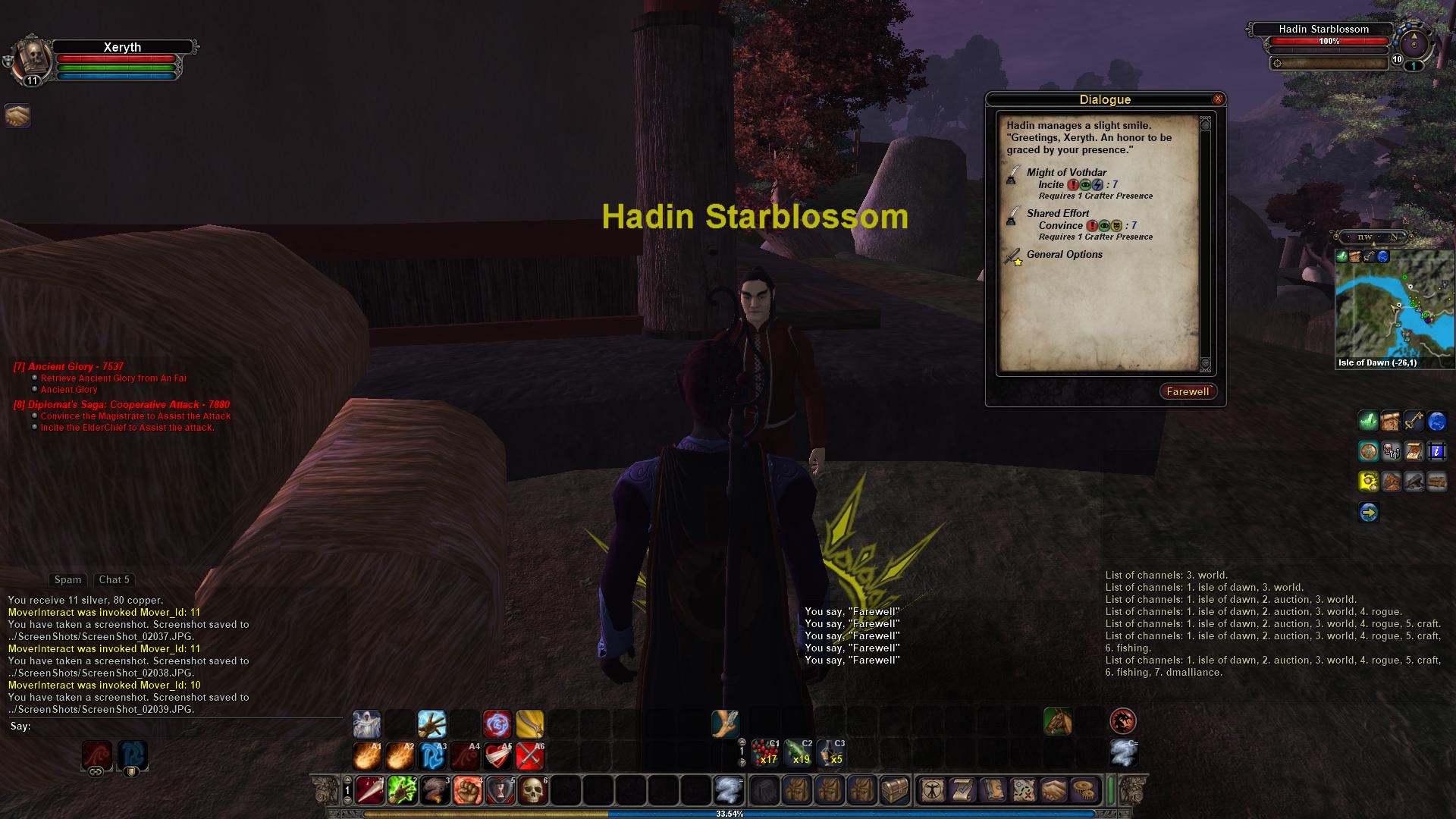Image resolution: width=1456 pixels, height=819 pixels.
Task: Open the treasure chest inventory icon
Action: pyautogui.click(x=894, y=791)
